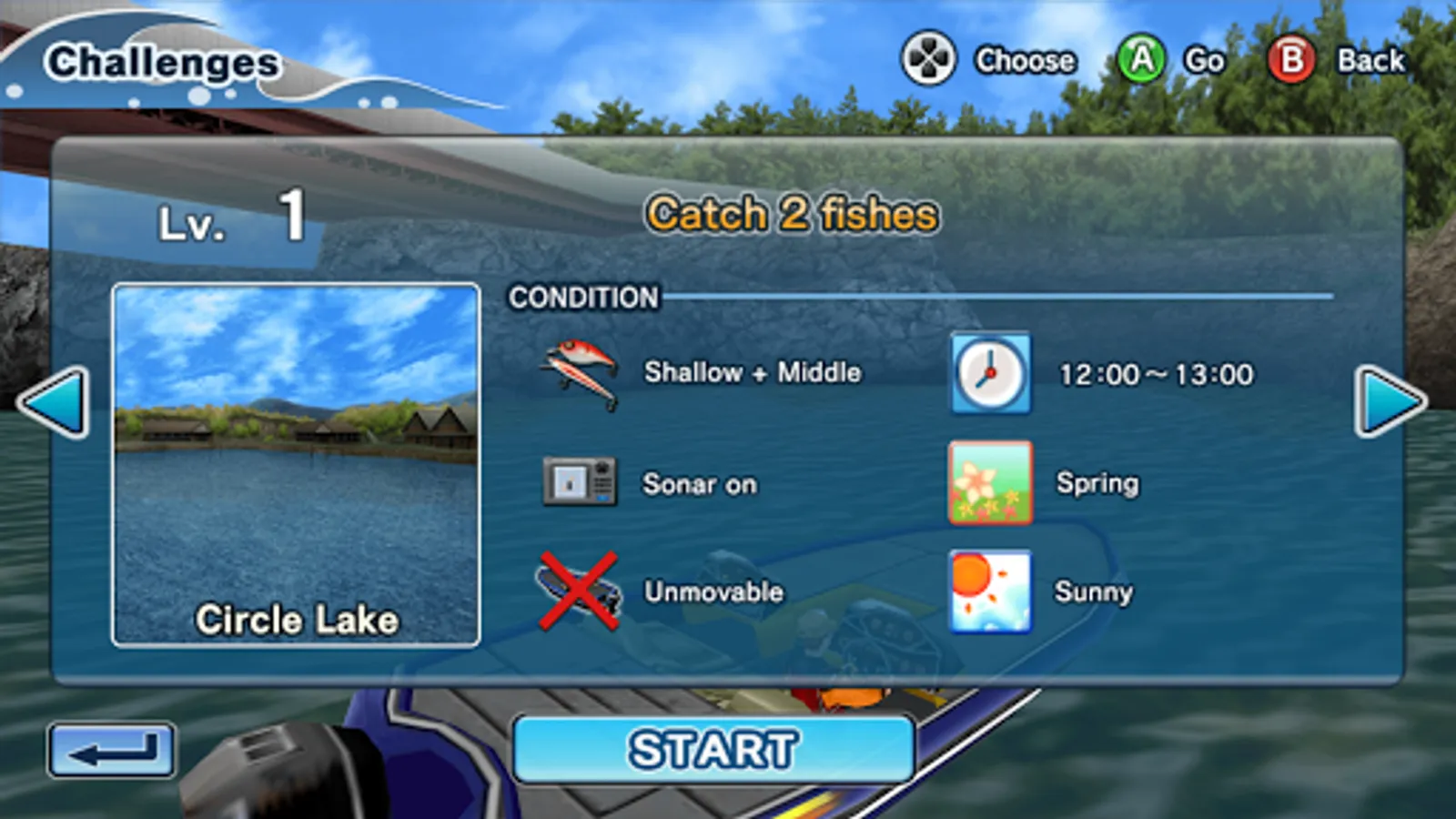The height and width of the screenshot is (819, 1456).
Task: Select the Spring season flower icon
Action: 989,483
